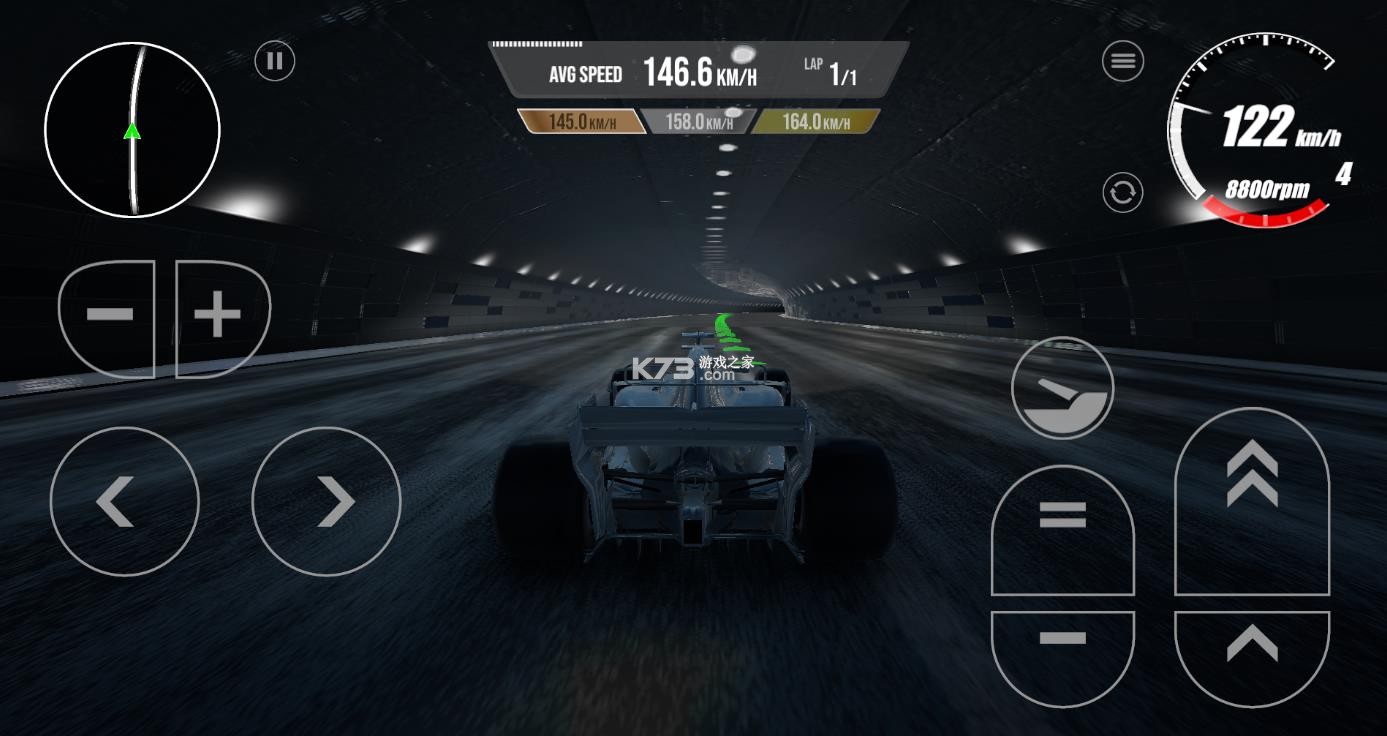Zoom out the minimap with the minus control
This screenshot has height=736, width=1387.
109,313
